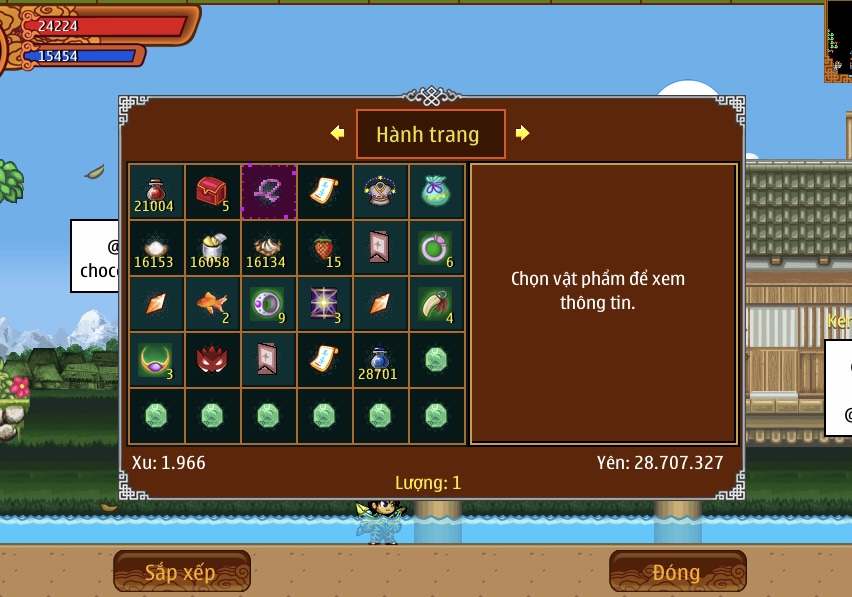The width and height of the screenshot is (852, 597).
Task: Select the red potion stack of 21004
Action: click(156, 192)
